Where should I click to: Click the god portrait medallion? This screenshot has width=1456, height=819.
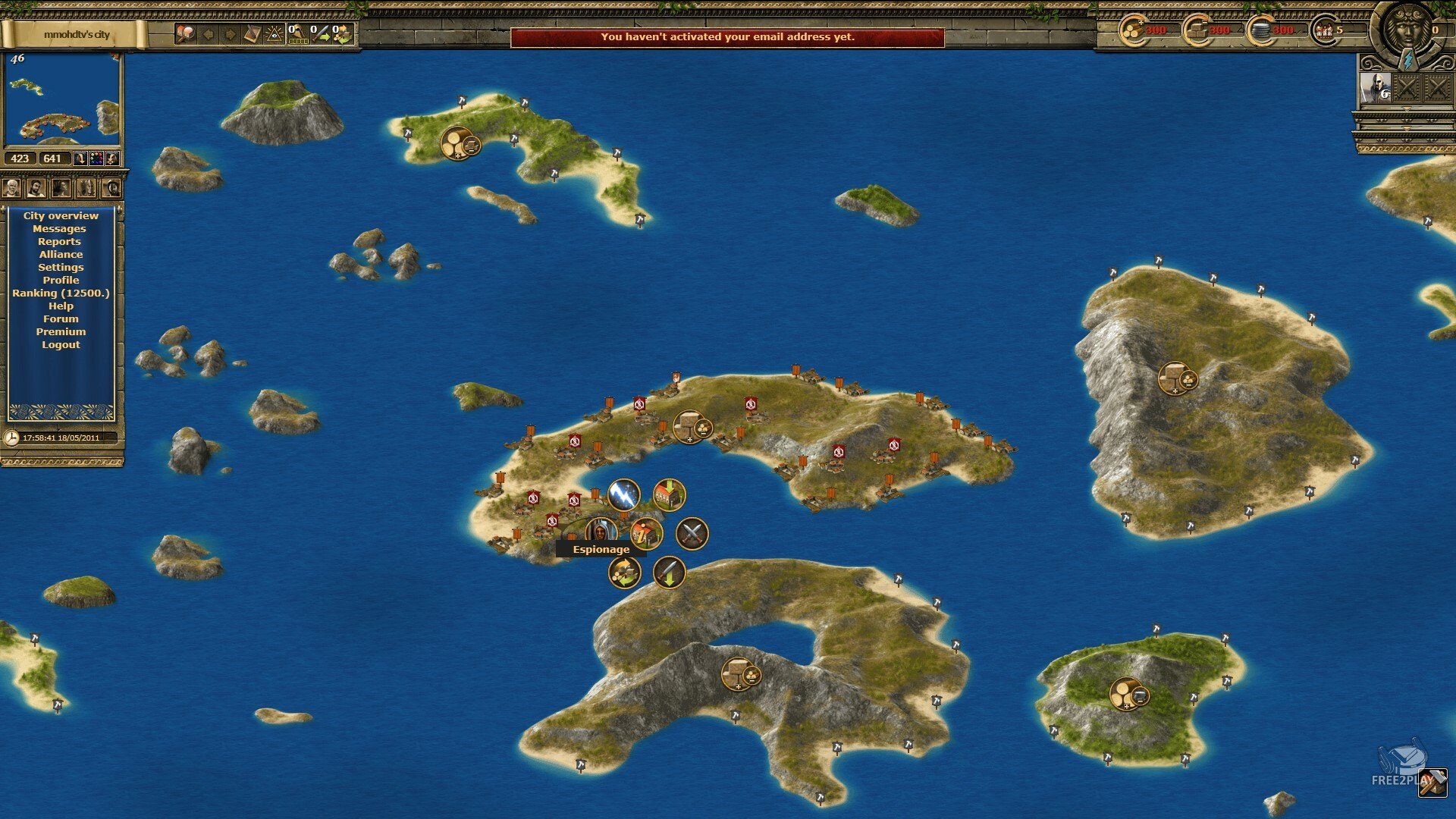[1407, 29]
